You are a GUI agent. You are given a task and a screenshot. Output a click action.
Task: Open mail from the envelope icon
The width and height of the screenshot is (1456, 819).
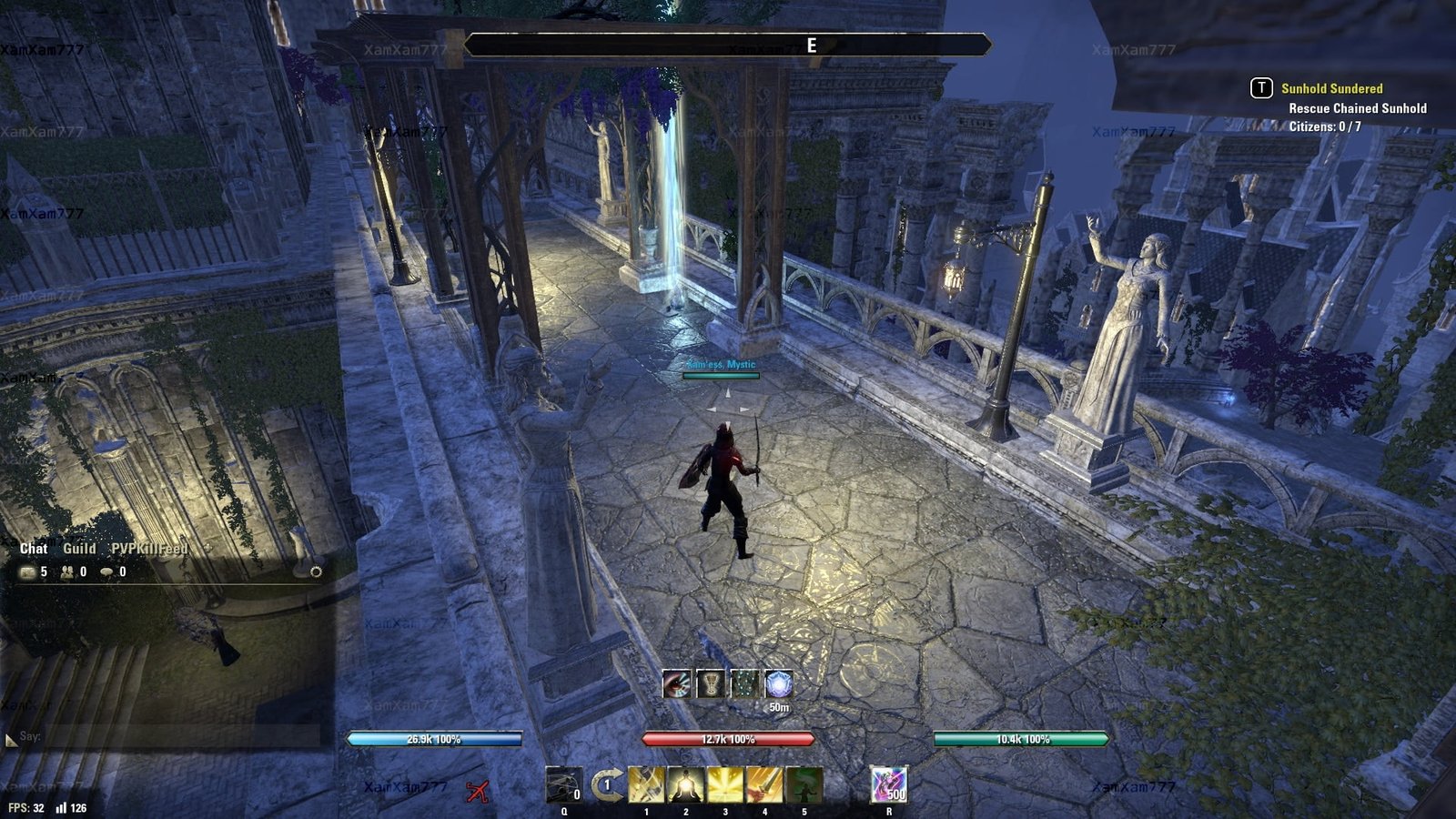pyautogui.click(x=27, y=571)
